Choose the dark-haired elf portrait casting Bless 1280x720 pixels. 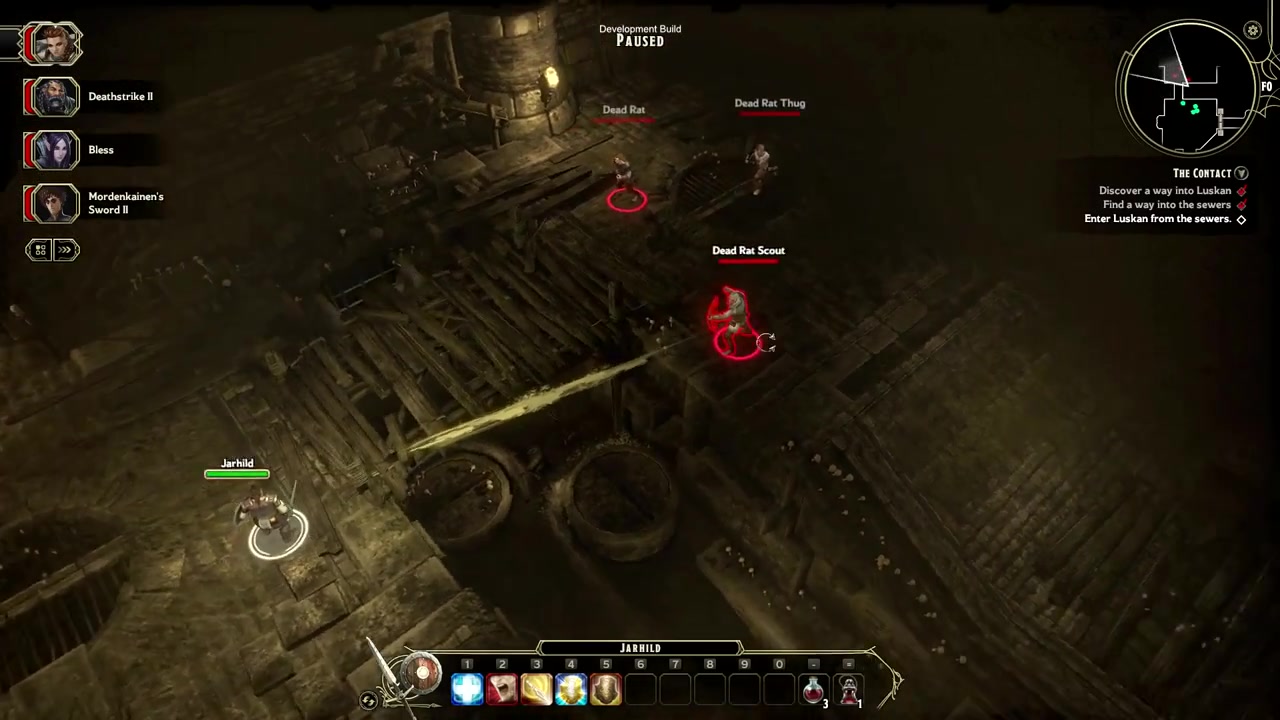coord(52,150)
